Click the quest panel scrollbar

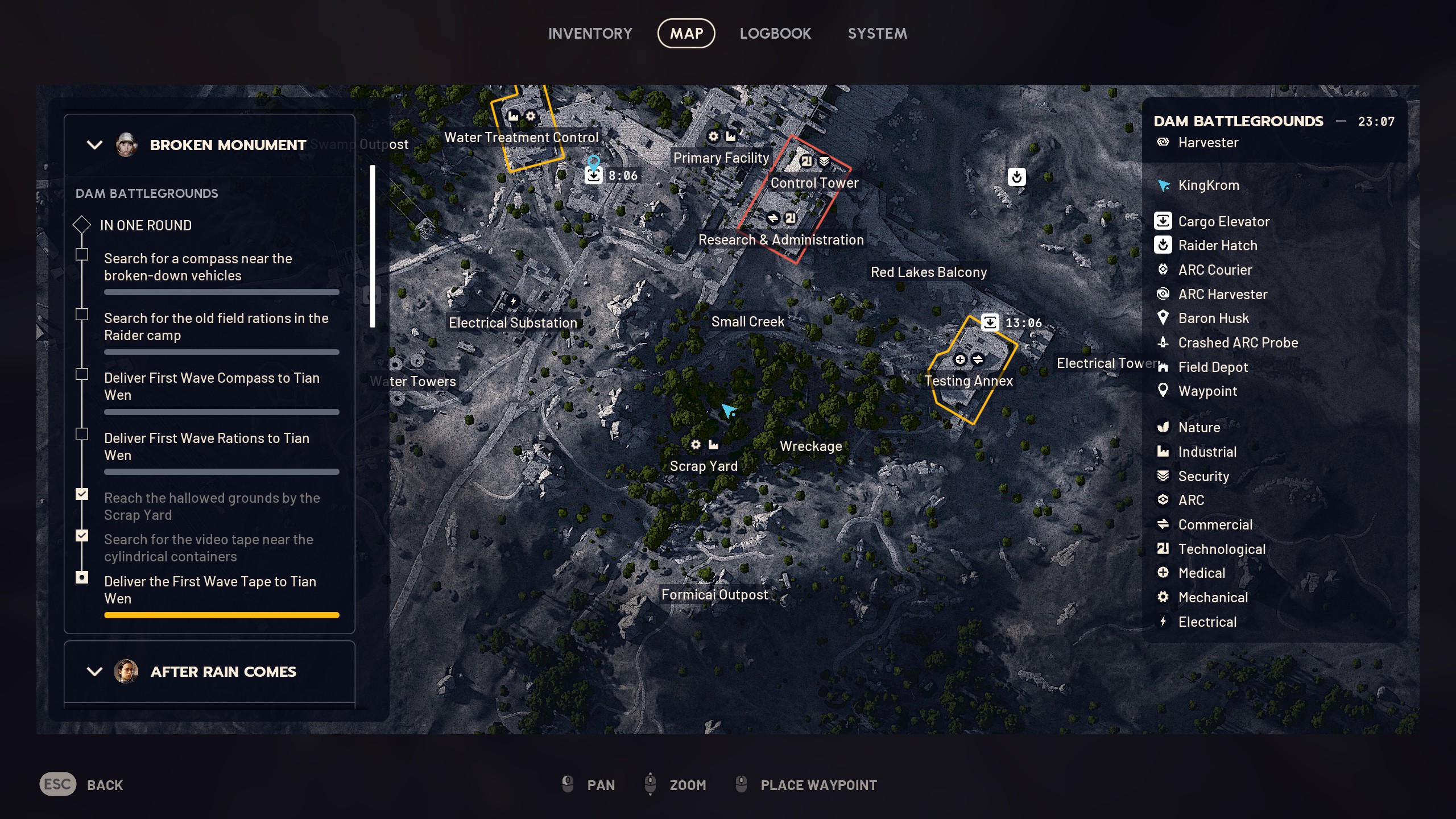pyautogui.click(x=373, y=245)
